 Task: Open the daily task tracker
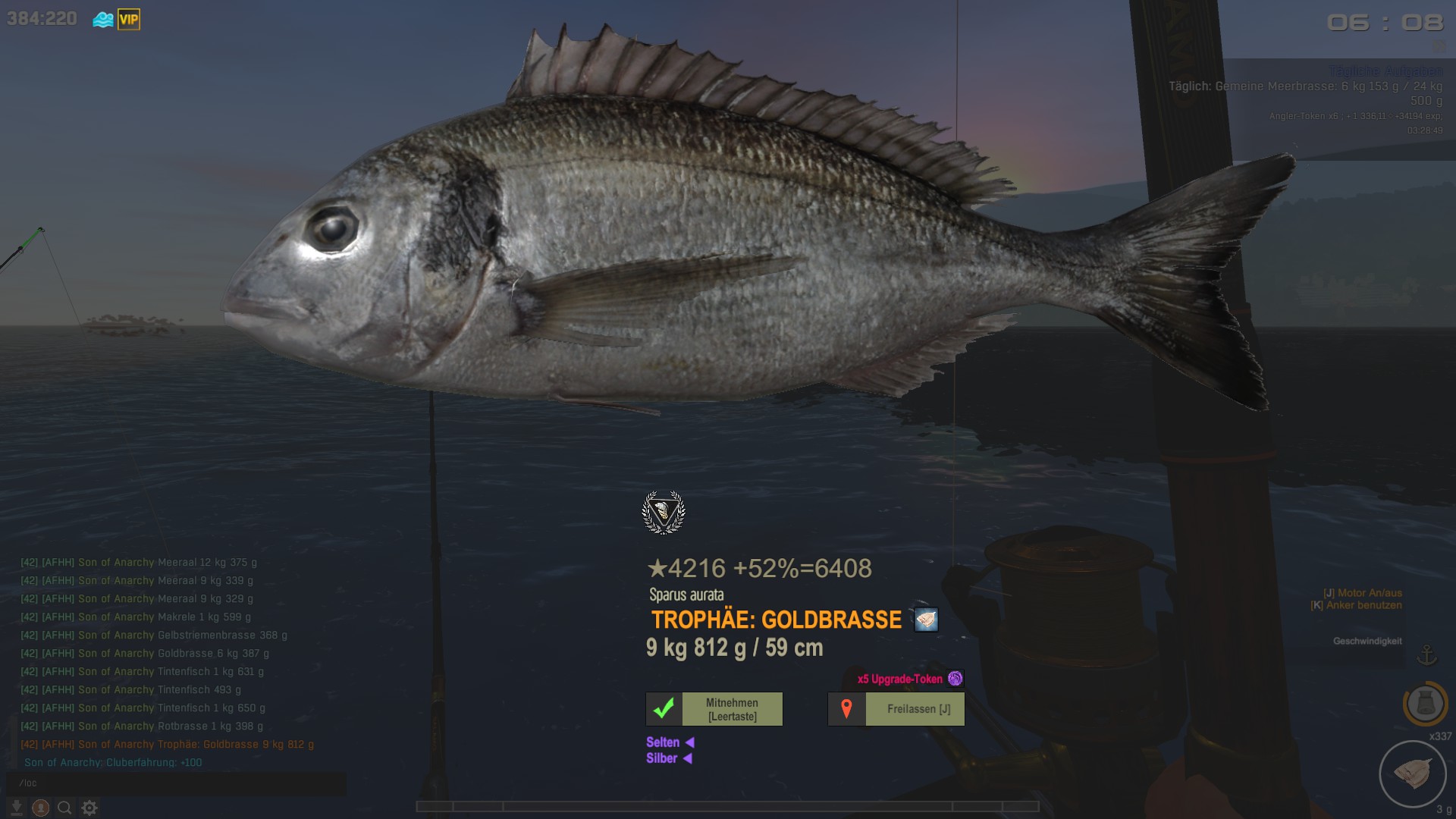[1304, 93]
